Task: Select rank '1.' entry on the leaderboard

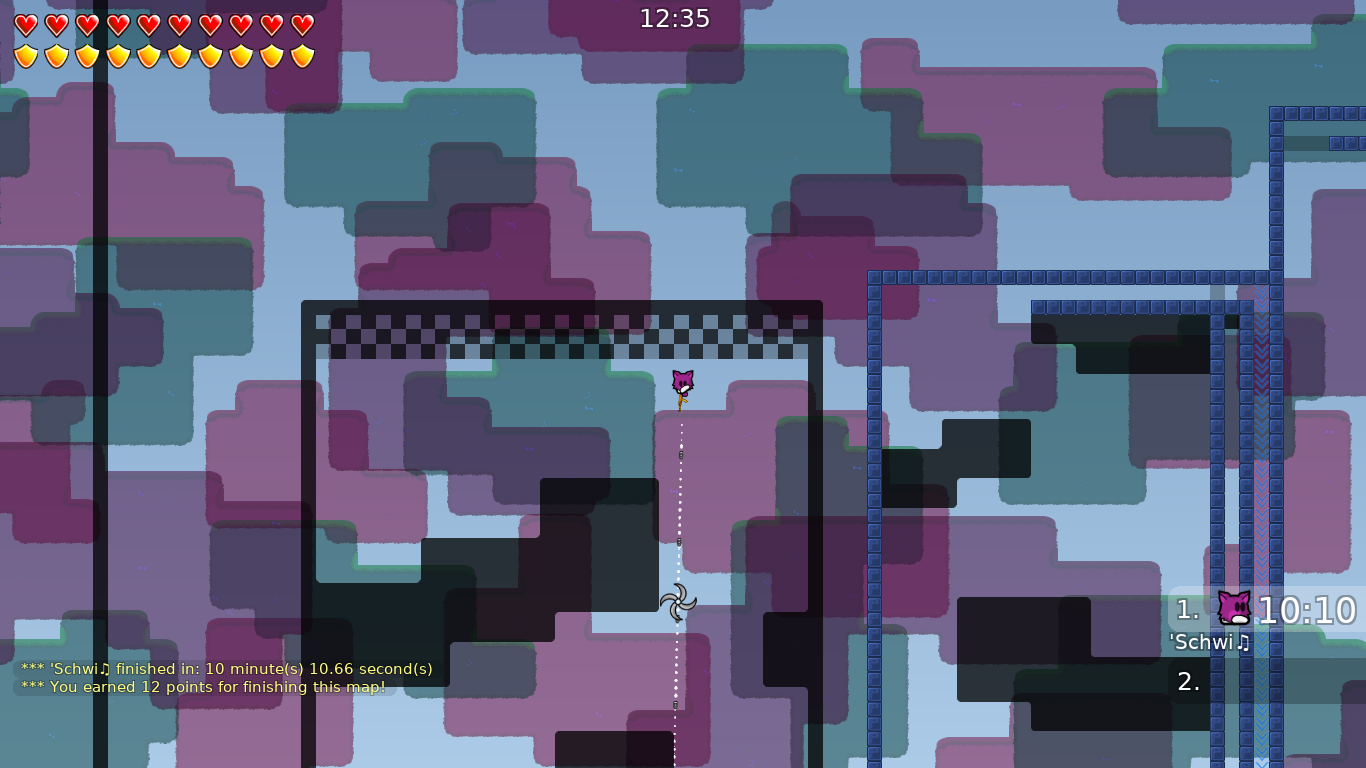Action: pyautogui.click(x=1189, y=609)
